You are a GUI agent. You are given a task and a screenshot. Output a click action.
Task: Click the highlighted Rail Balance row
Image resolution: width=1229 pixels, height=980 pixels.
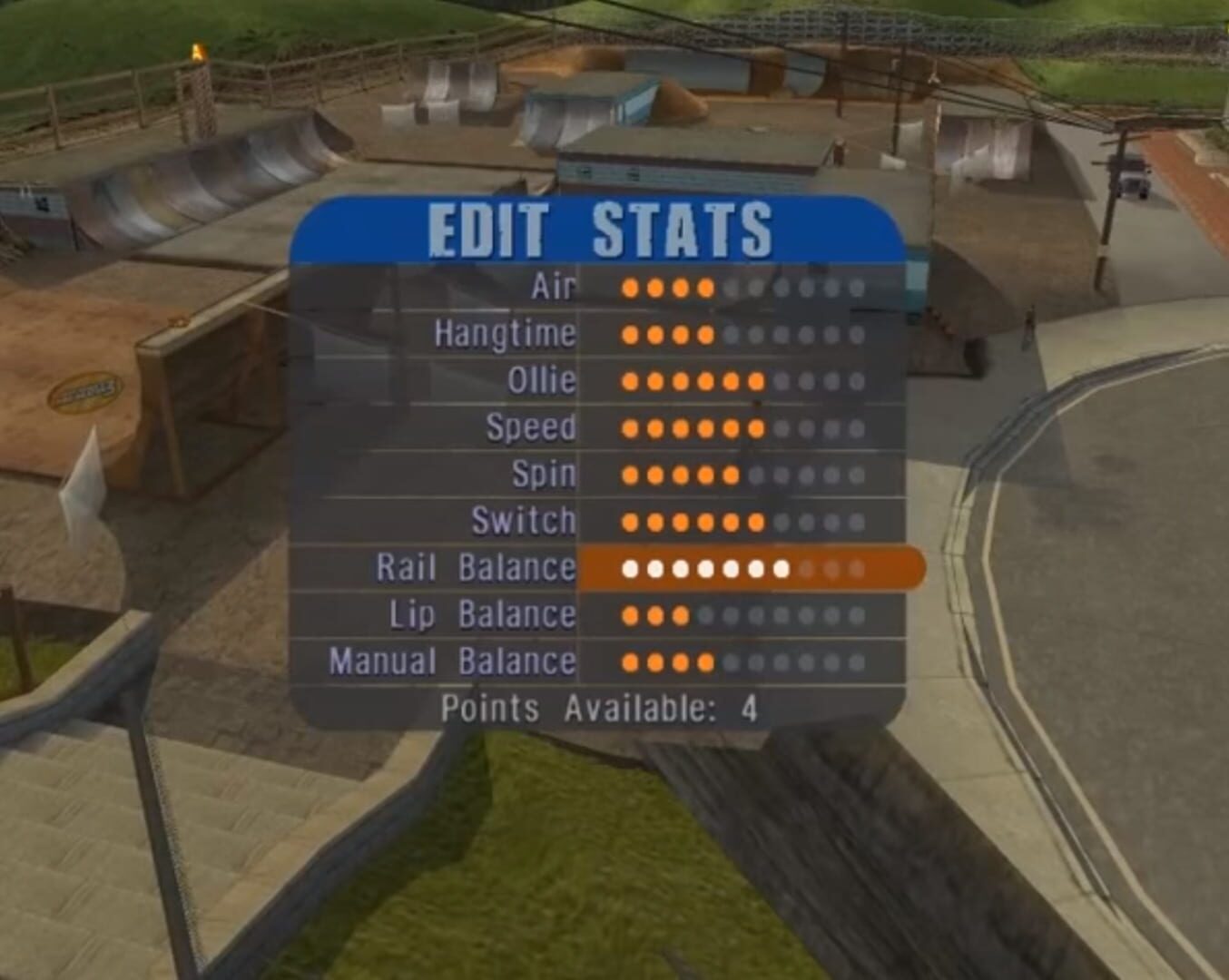pos(475,567)
